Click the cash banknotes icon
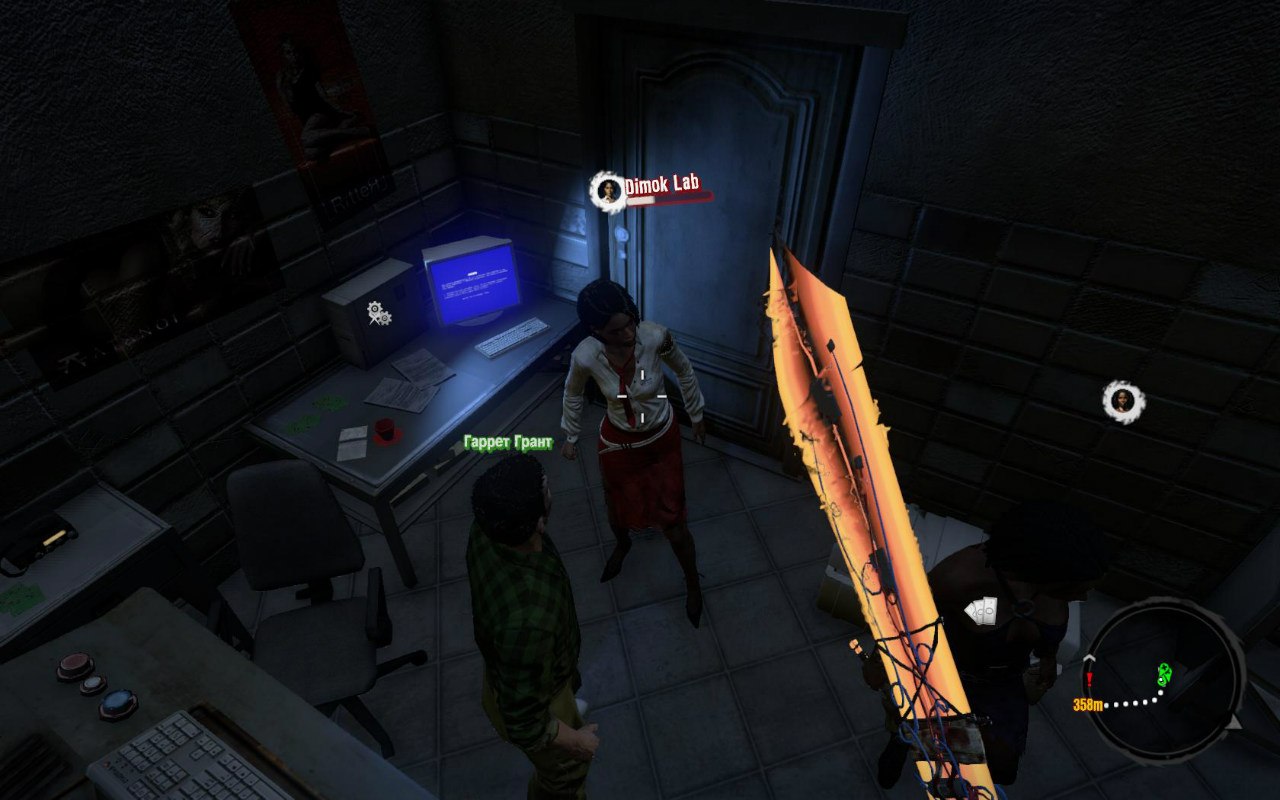Viewport: 1280px width, 800px height. [x=981, y=610]
